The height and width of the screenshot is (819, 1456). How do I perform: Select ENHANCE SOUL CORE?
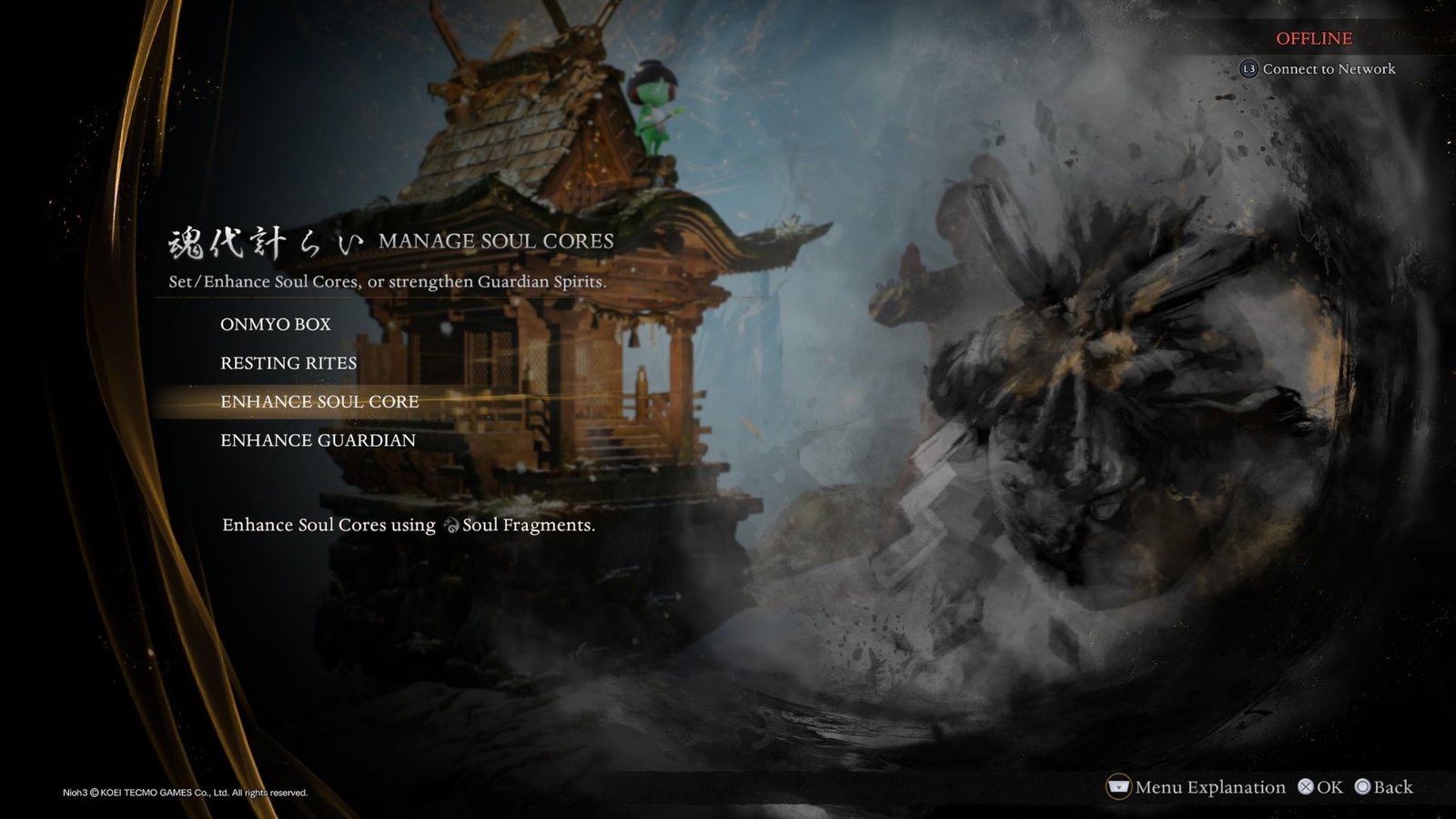click(x=319, y=401)
